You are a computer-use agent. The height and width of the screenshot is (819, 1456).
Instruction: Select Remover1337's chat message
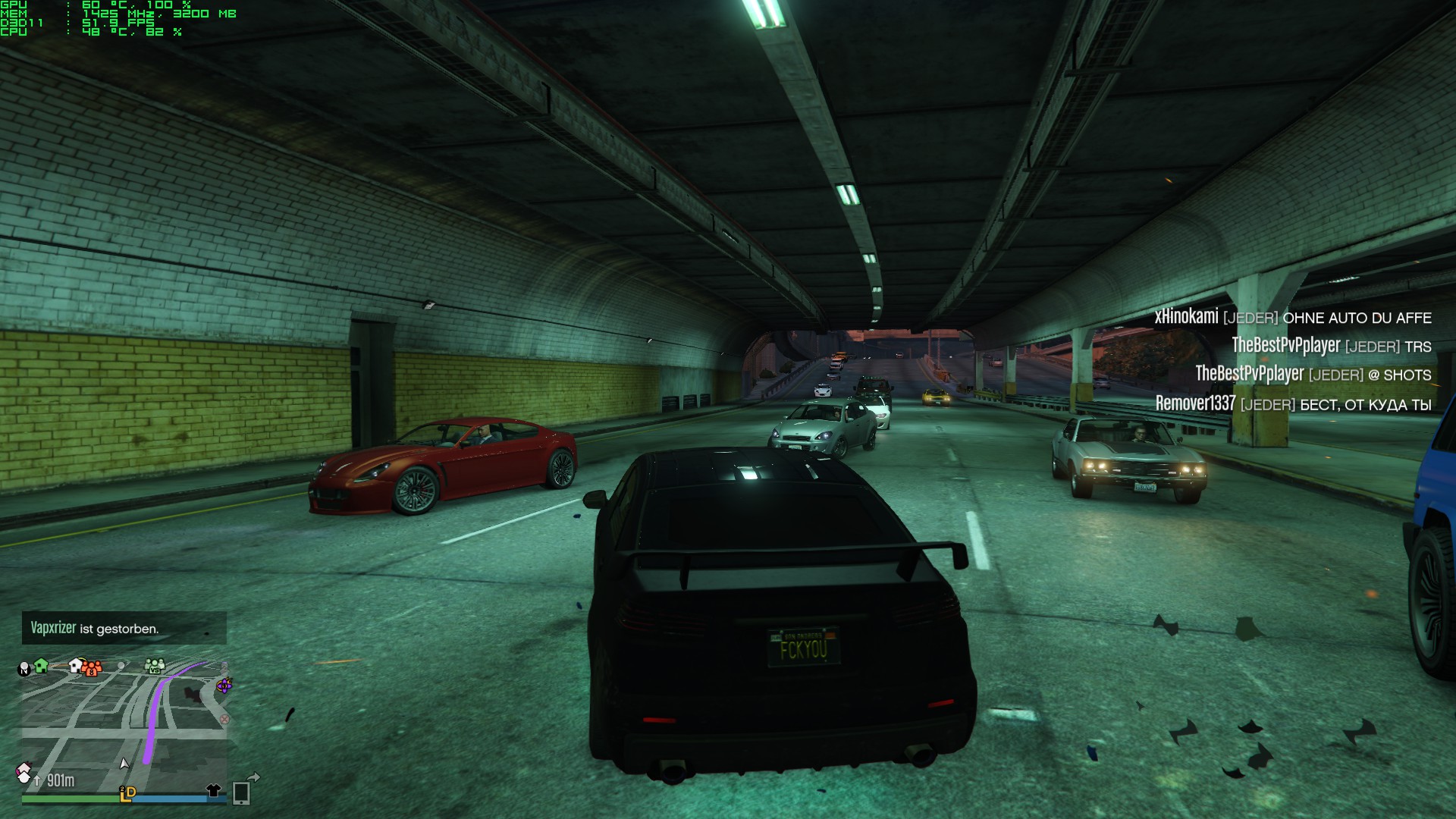point(1293,404)
